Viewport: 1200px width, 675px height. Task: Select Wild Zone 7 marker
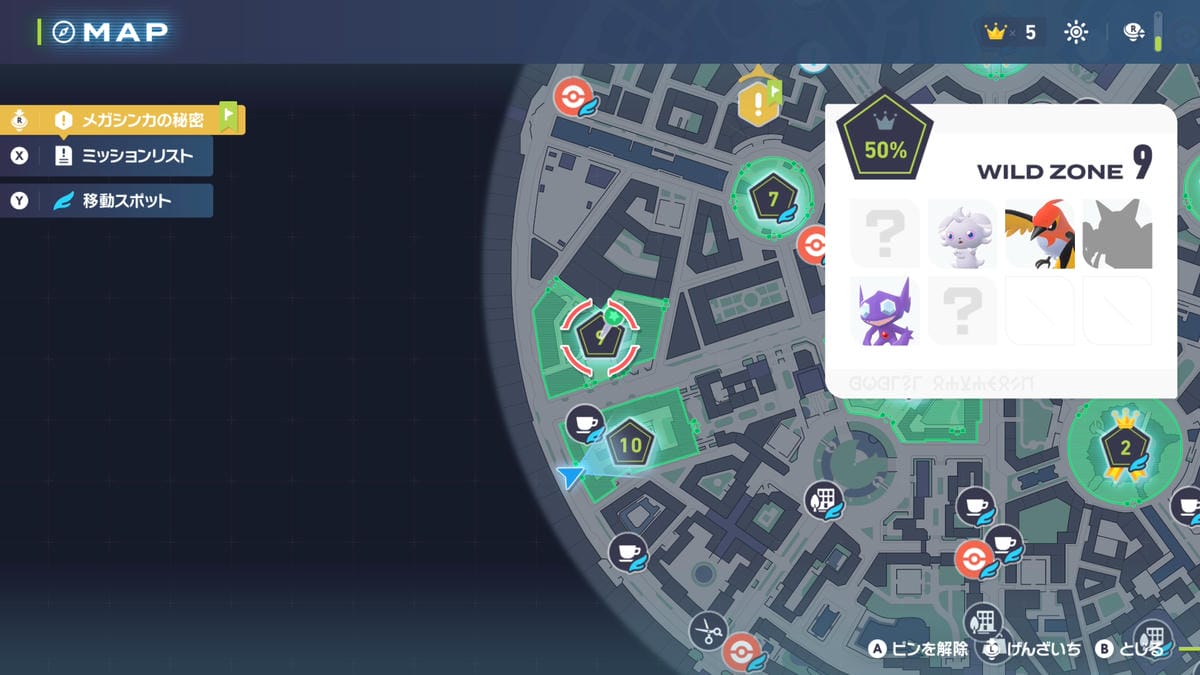click(x=772, y=199)
